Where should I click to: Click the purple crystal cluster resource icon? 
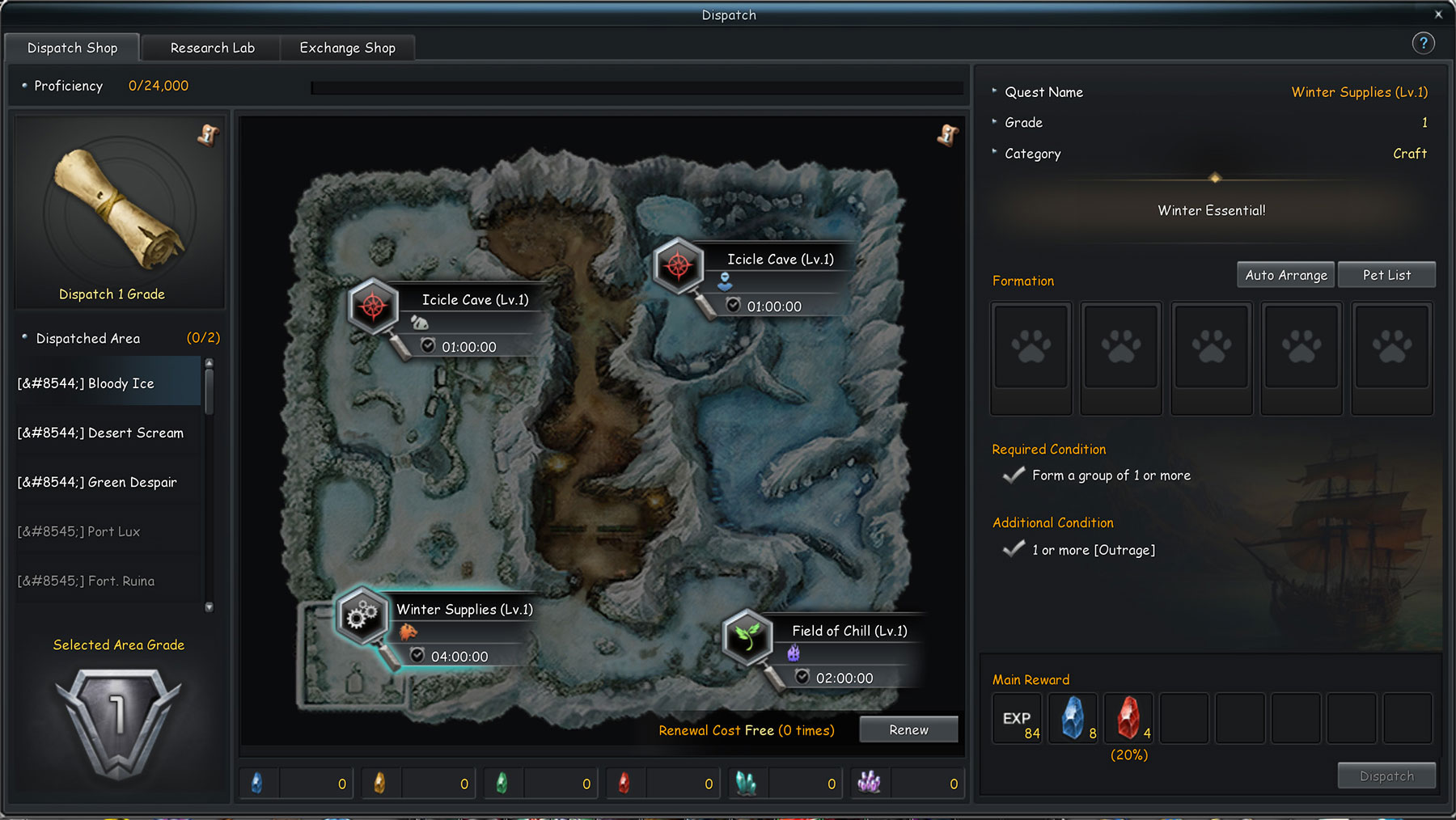click(x=869, y=782)
